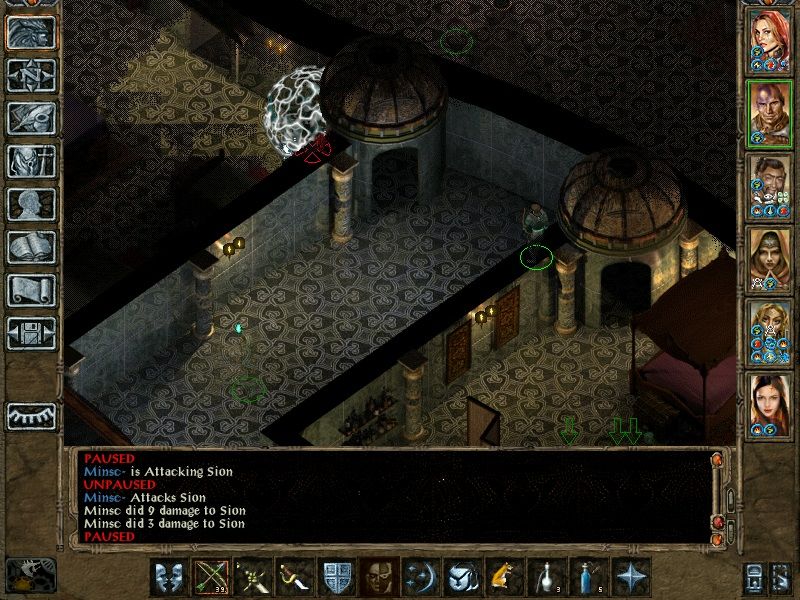
Task: Open the priest scroll screen
Action: [x=31, y=290]
